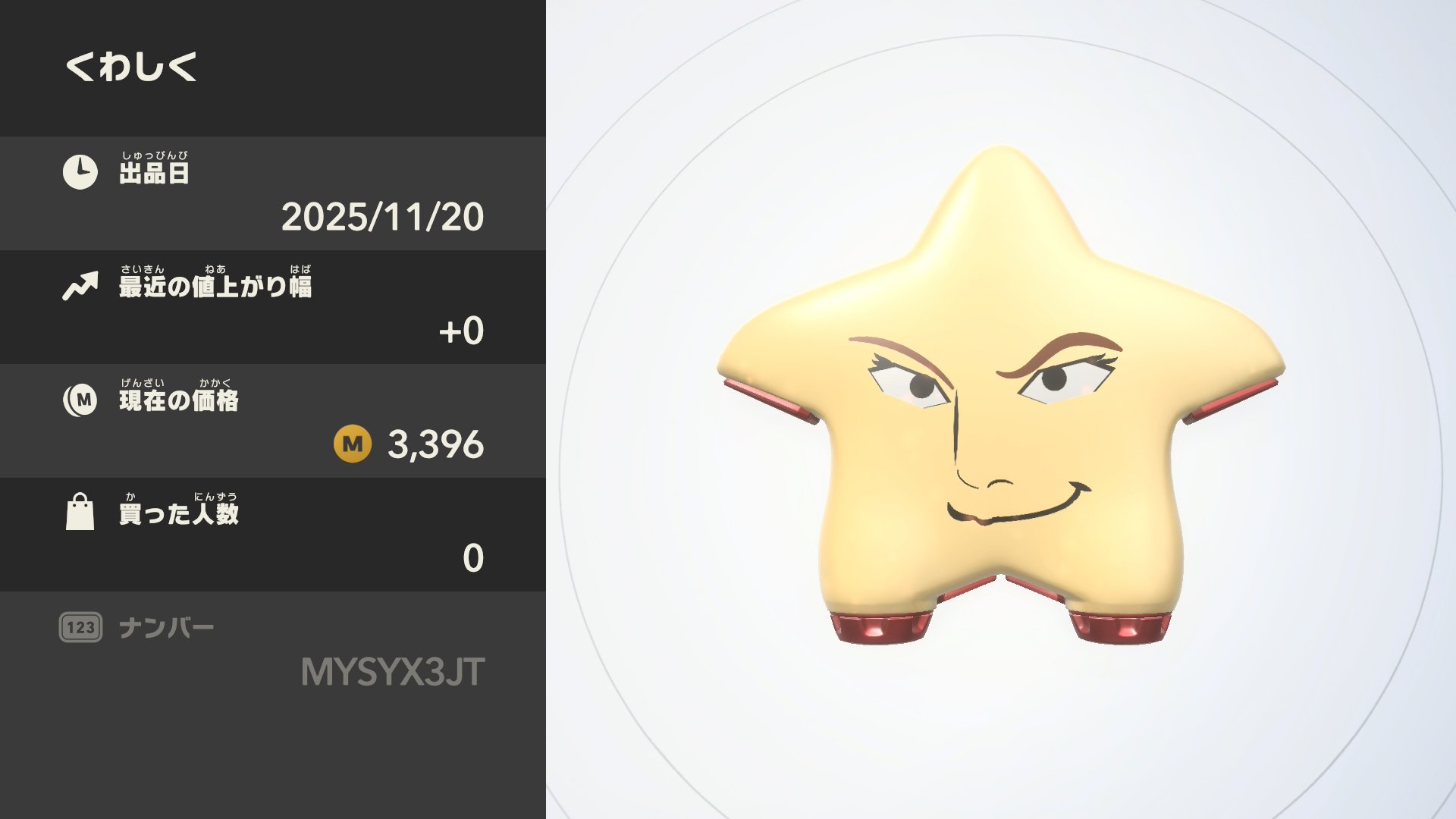Select the 出品日 listing date row
1456x819 pixels.
273,193
